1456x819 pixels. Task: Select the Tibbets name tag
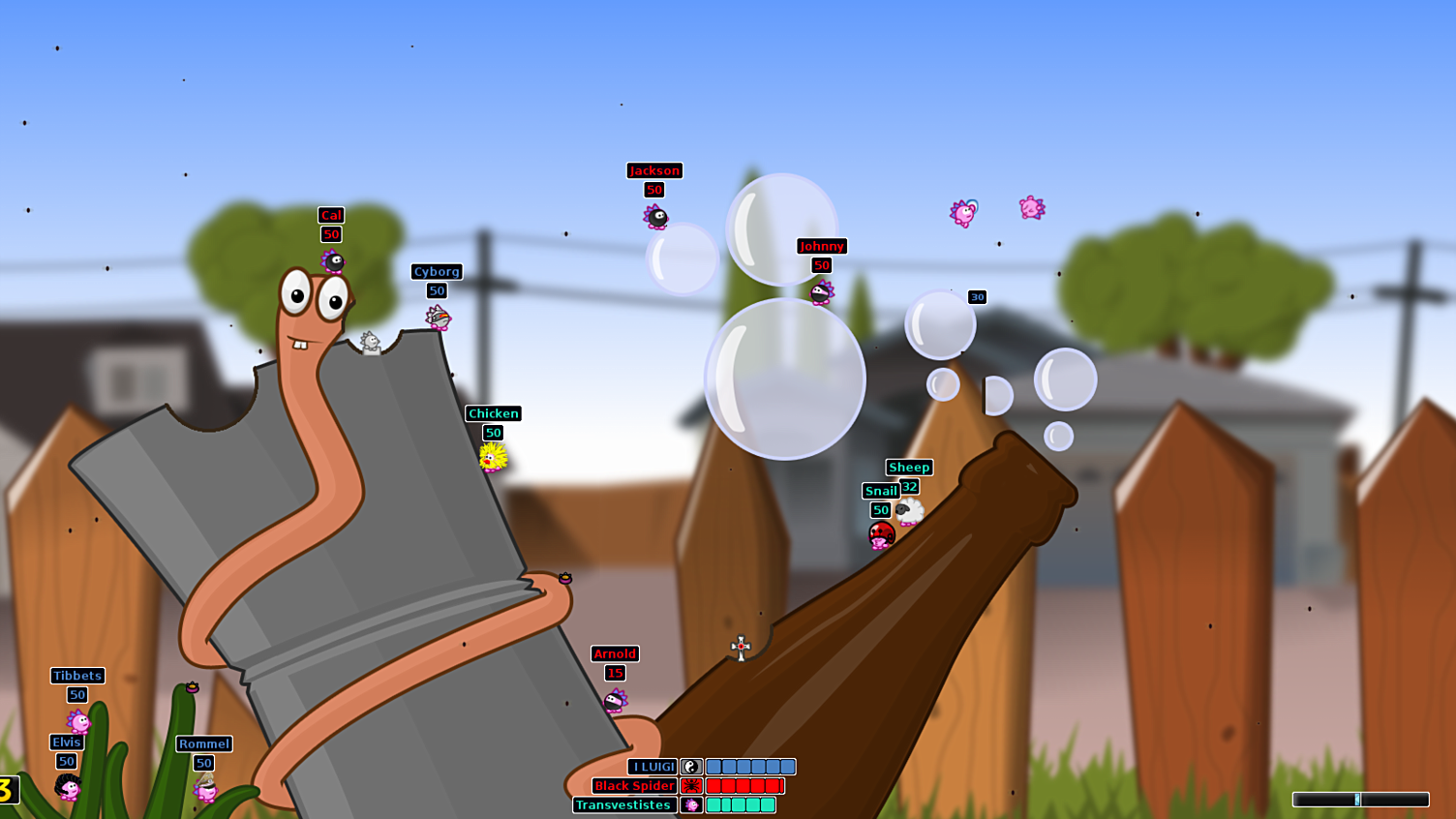tap(77, 676)
